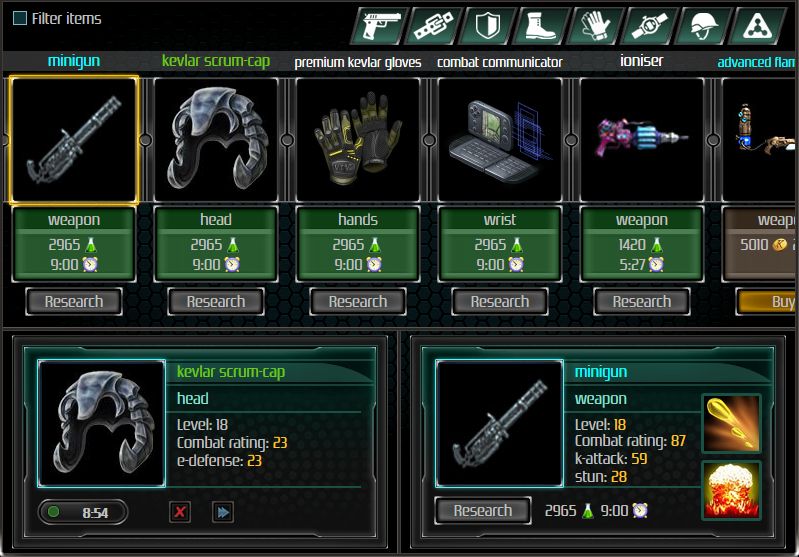
Task: Pick the kevlar scrum-cap item image
Action: pos(216,139)
